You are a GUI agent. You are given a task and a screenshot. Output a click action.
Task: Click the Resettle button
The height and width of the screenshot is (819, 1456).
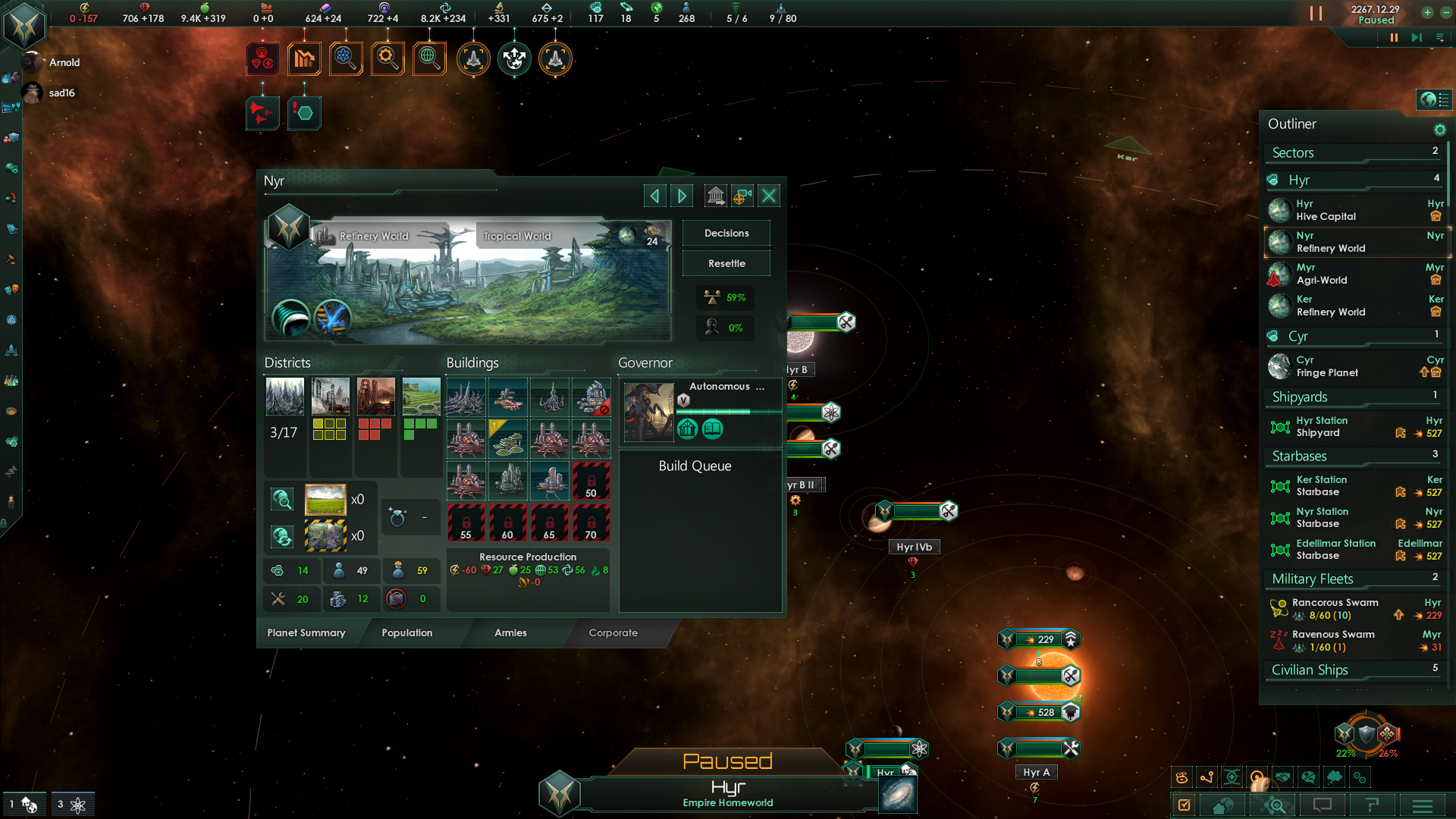pyautogui.click(x=726, y=264)
